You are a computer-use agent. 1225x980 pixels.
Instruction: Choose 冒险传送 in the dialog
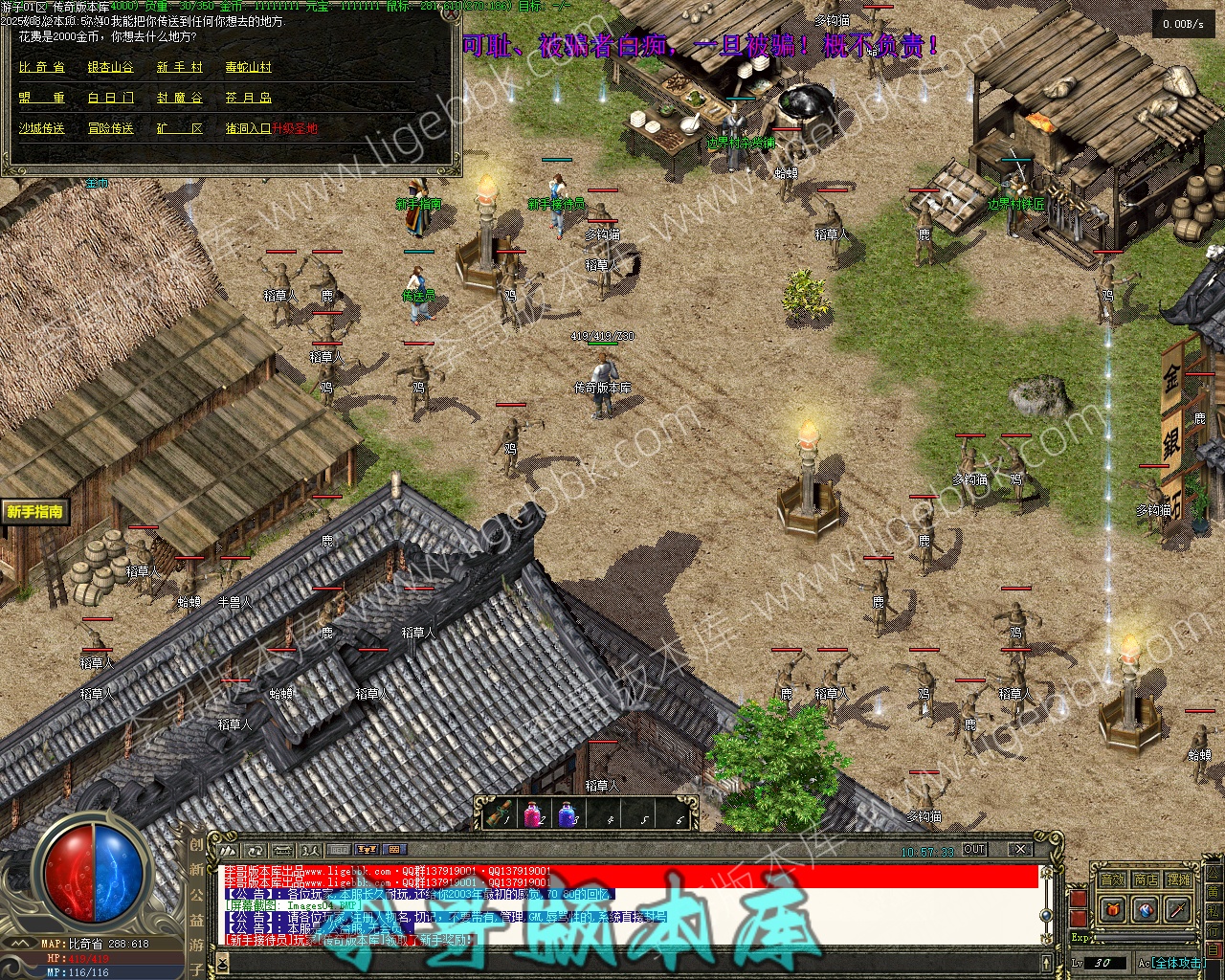click(x=111, y=128)
